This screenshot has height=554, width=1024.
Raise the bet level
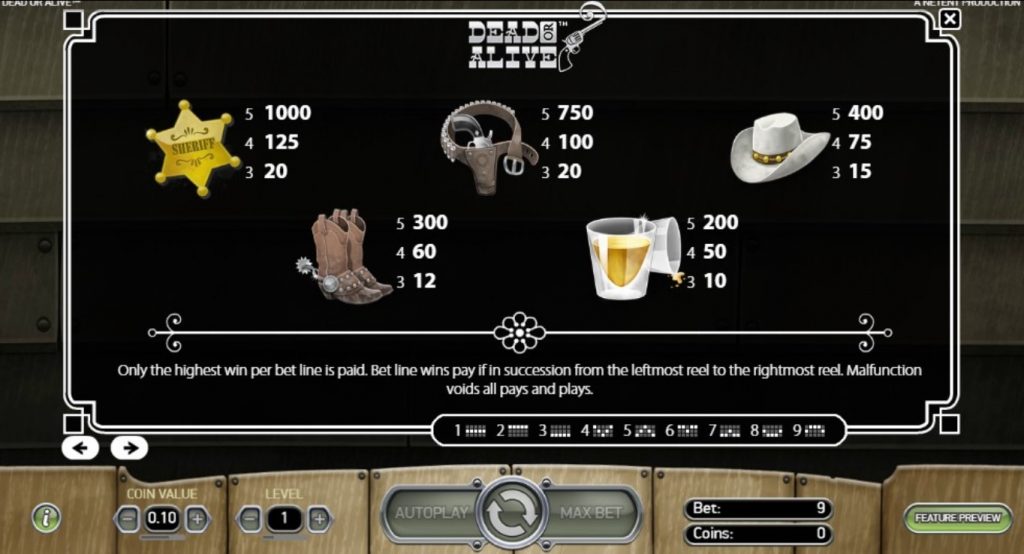(x=319, y=518)
